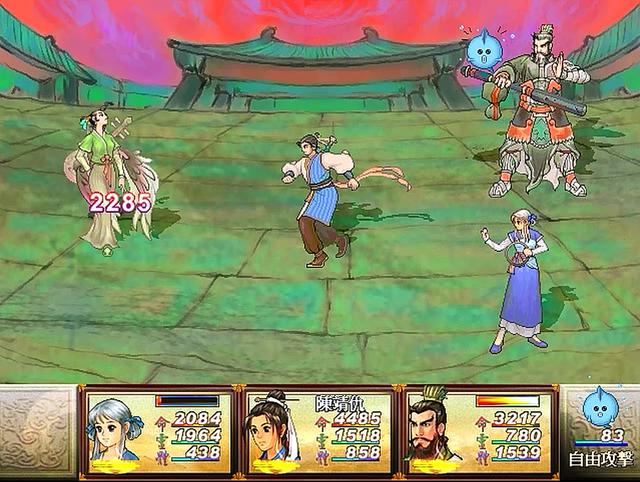Click the blue water spirit icon in the HUD

(601, 407)
